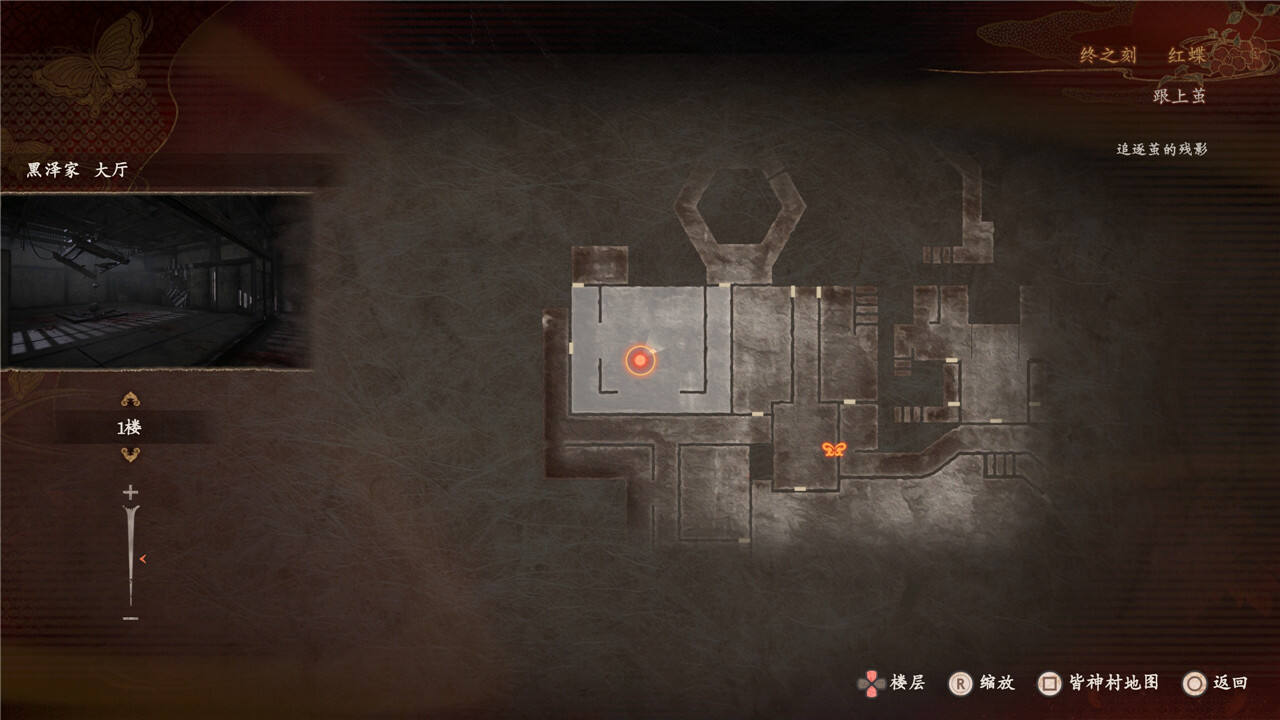Open the 皆神村地图 village map
Viewport: 1280px width, 720px height.
[1099, 683]
